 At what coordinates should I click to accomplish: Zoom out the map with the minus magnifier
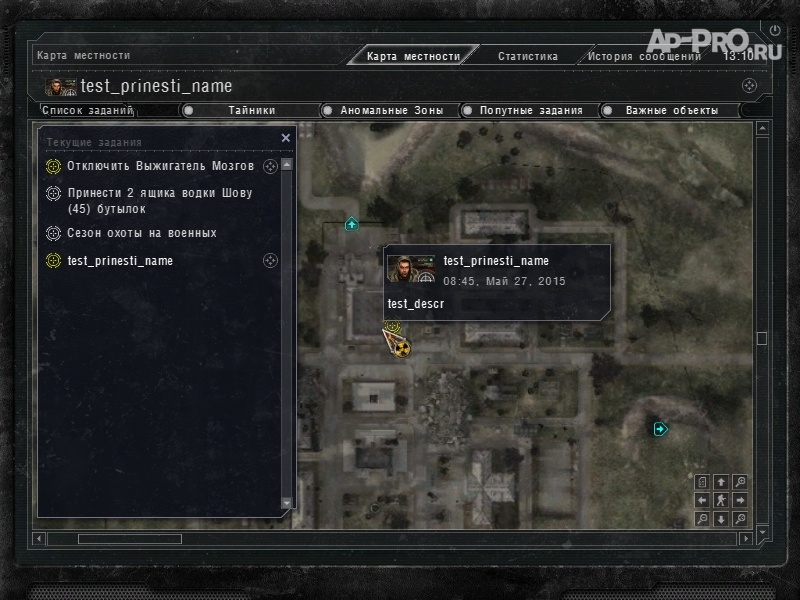(702, 518)
